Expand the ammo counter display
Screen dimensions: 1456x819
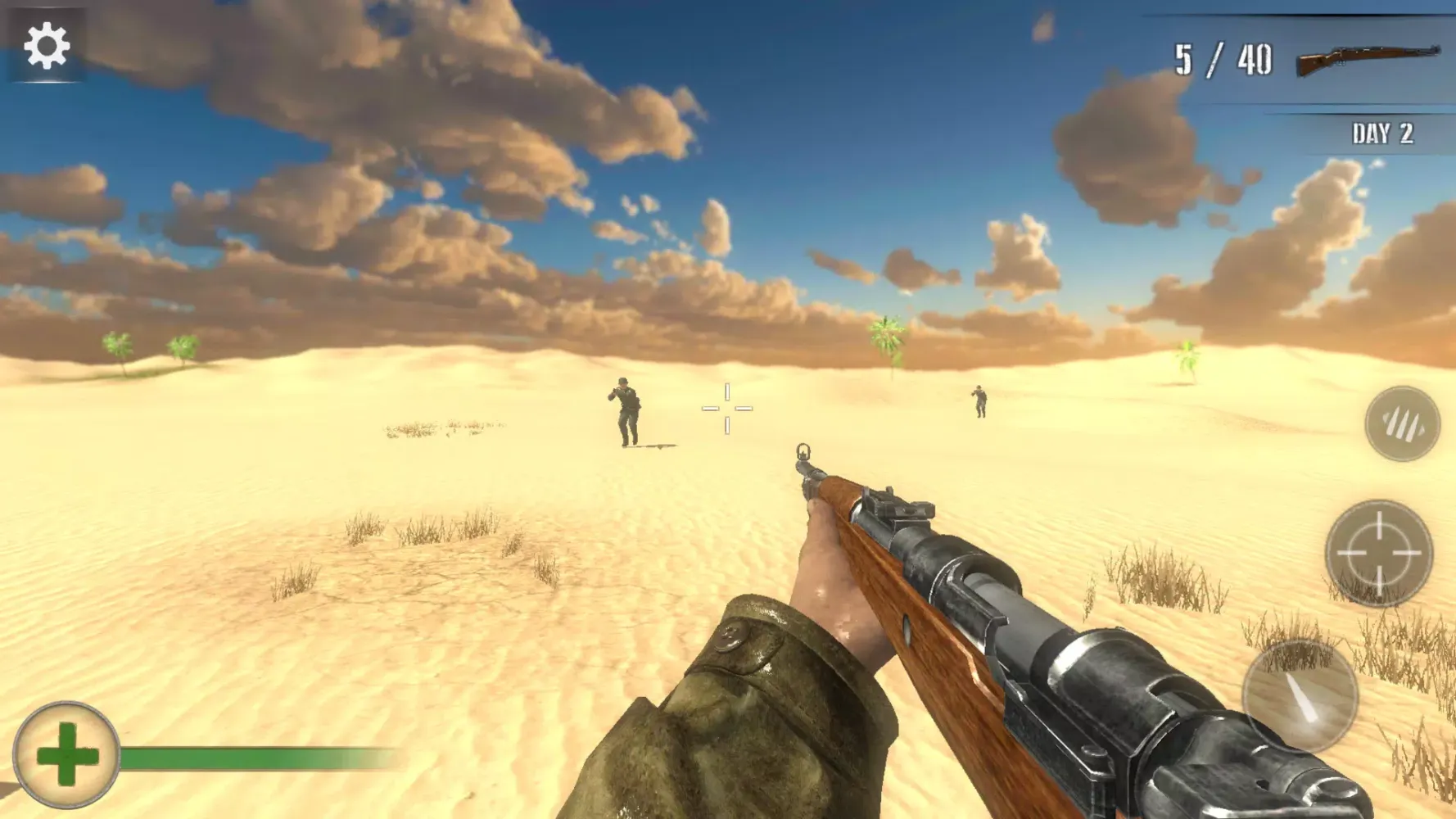point(1223,56)
